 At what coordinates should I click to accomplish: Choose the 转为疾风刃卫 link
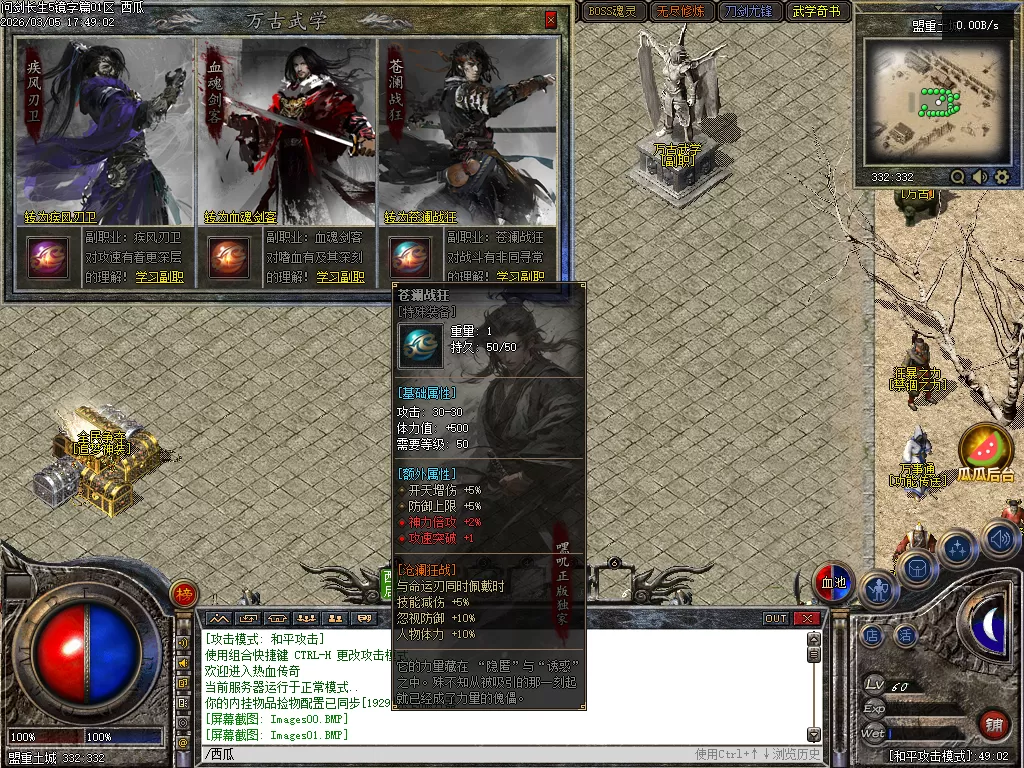[x=61, y=217]
